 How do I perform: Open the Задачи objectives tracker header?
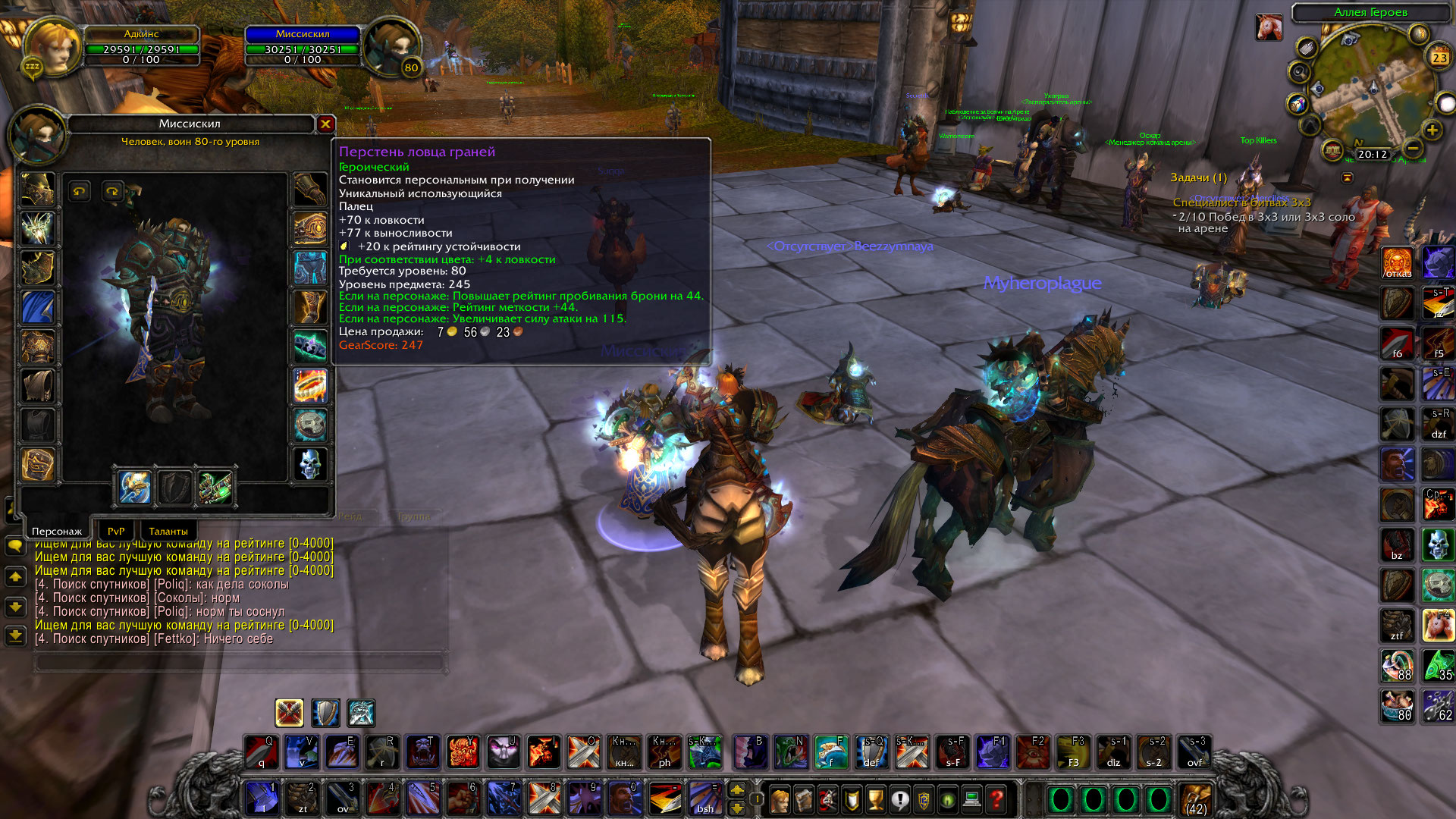point(1198,177)
